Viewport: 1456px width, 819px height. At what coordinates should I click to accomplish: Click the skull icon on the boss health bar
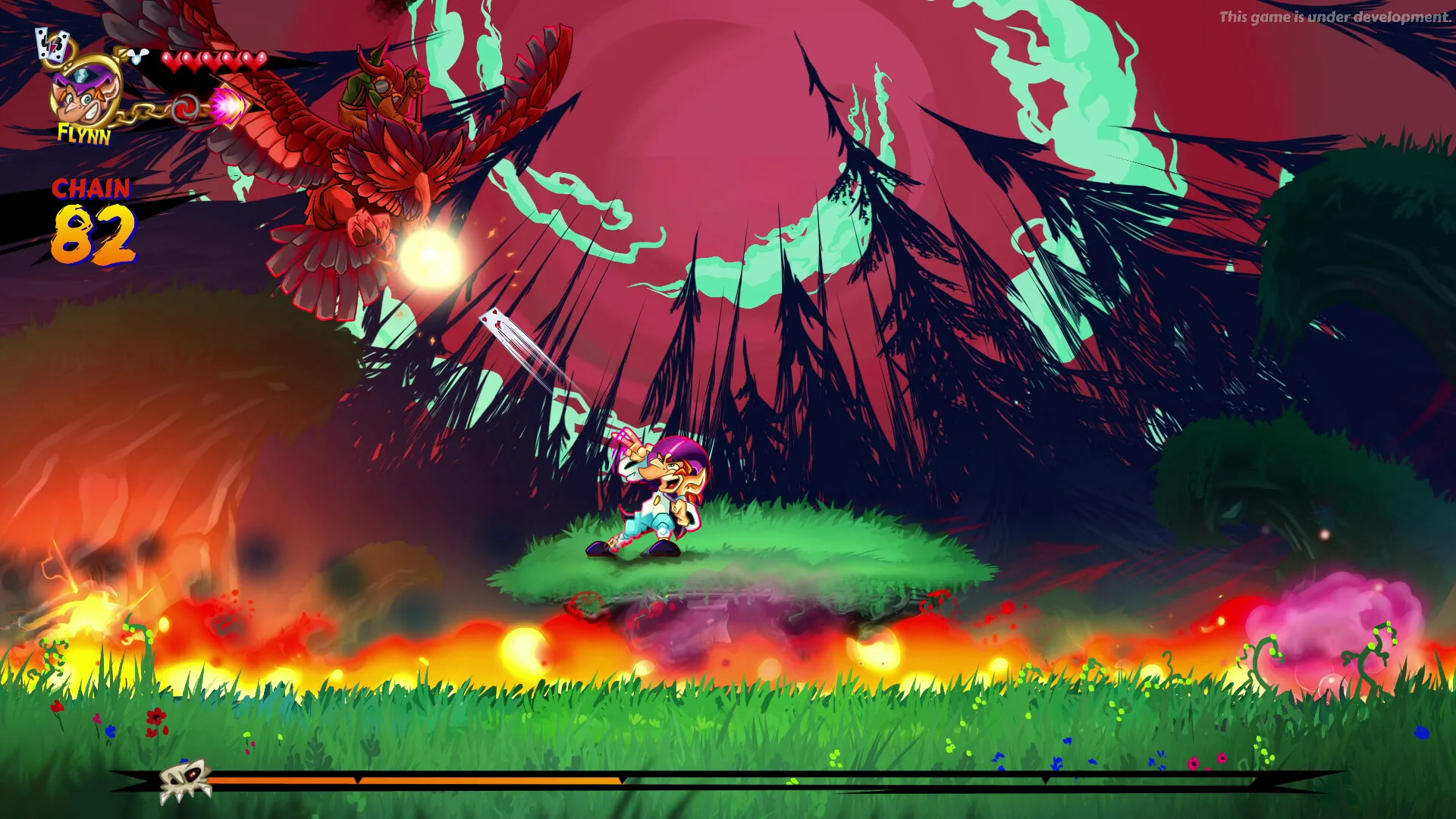184,782
